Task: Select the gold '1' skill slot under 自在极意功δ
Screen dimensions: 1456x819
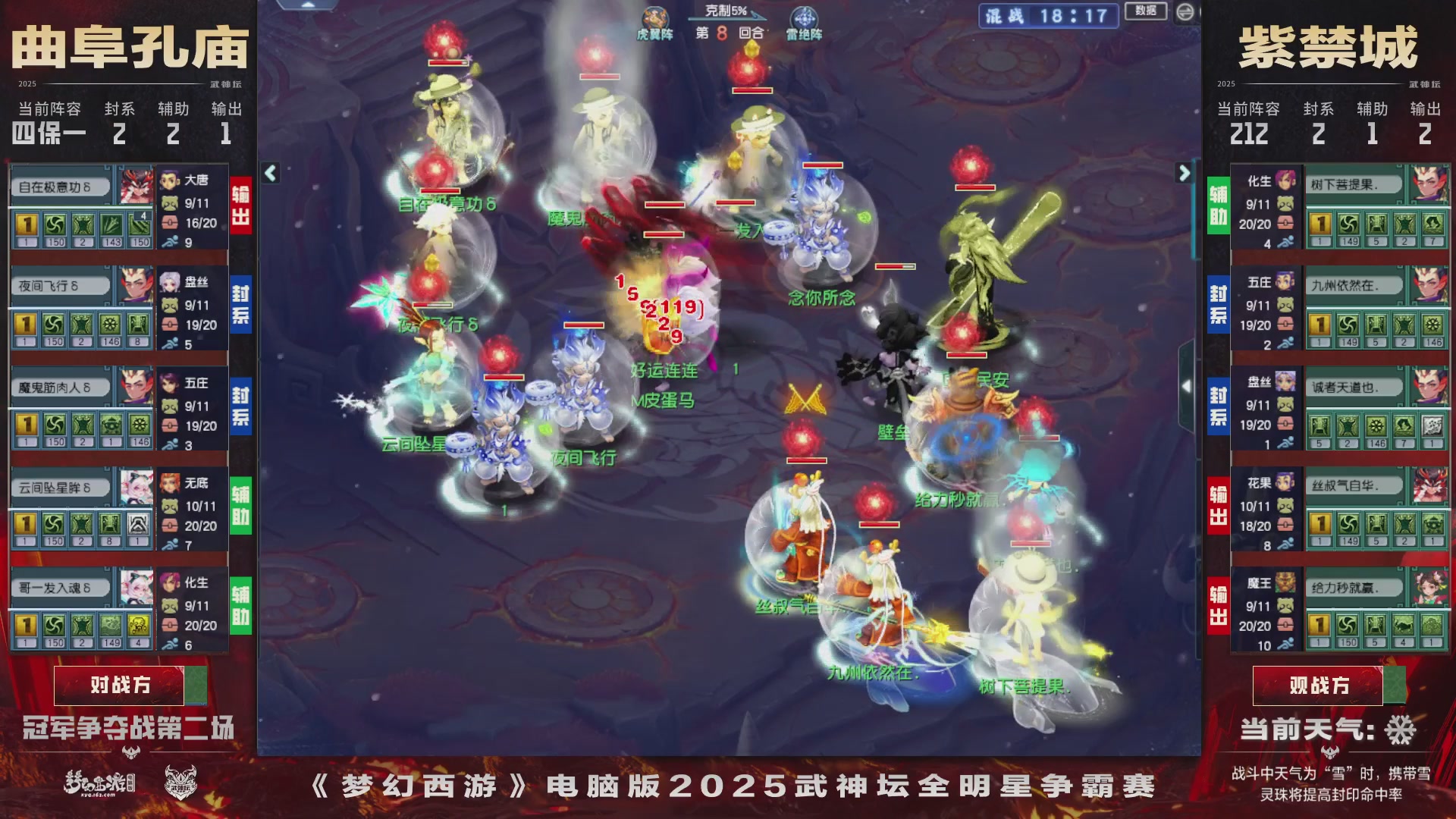Action: (25, 227)
